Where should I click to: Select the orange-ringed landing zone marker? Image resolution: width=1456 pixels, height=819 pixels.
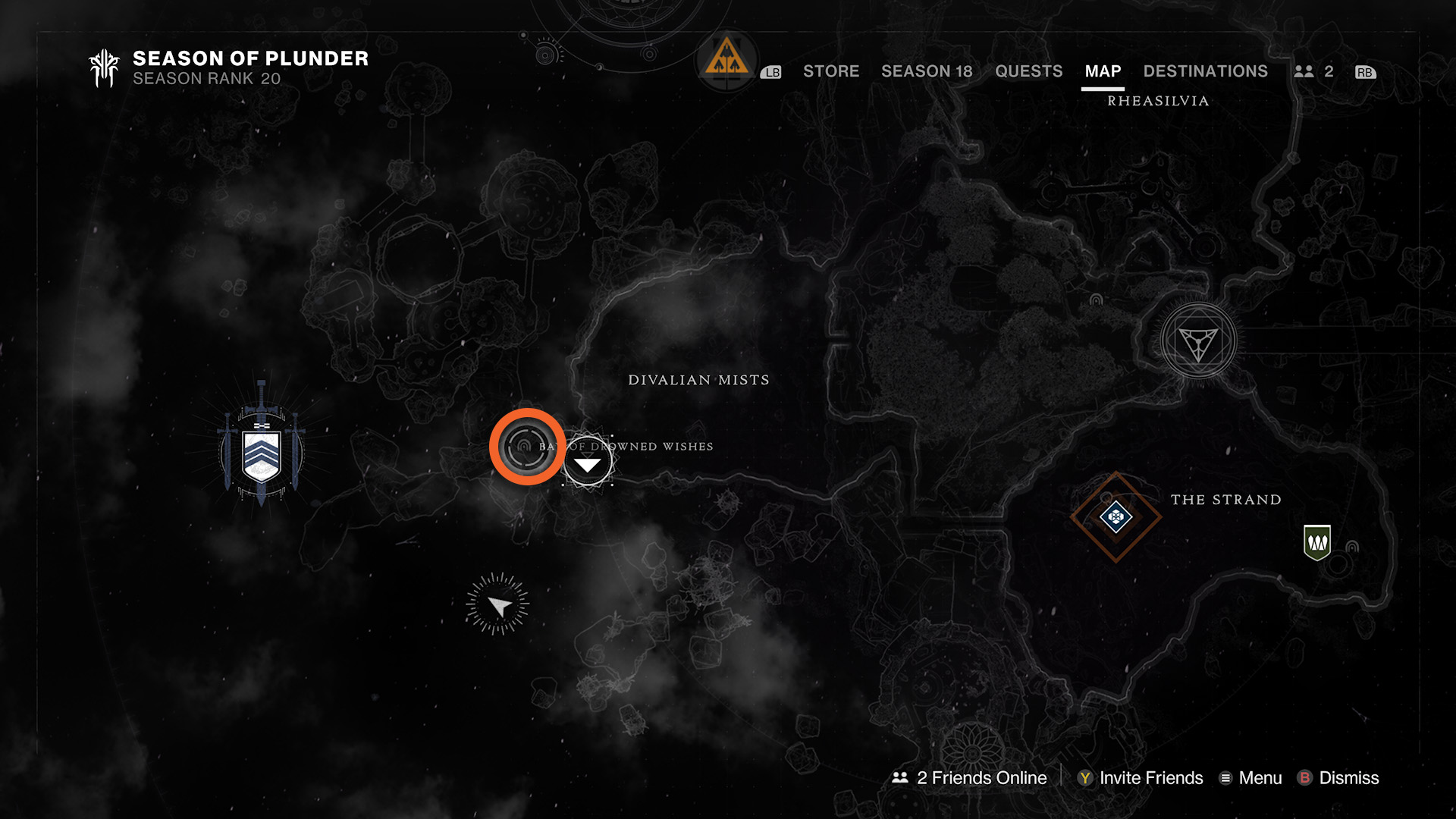tap(527, 447)
